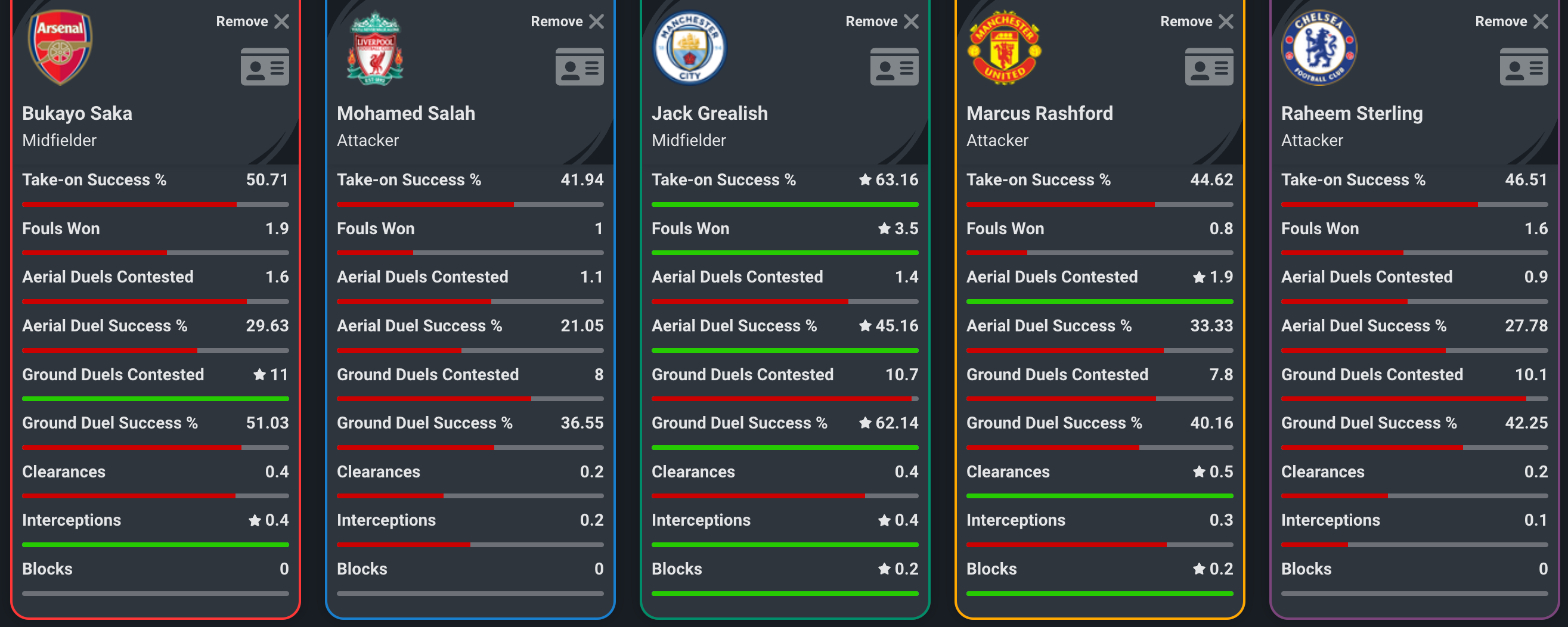
Task: Open Mohamed Salah's player profile card
Action: click(579, 67)
